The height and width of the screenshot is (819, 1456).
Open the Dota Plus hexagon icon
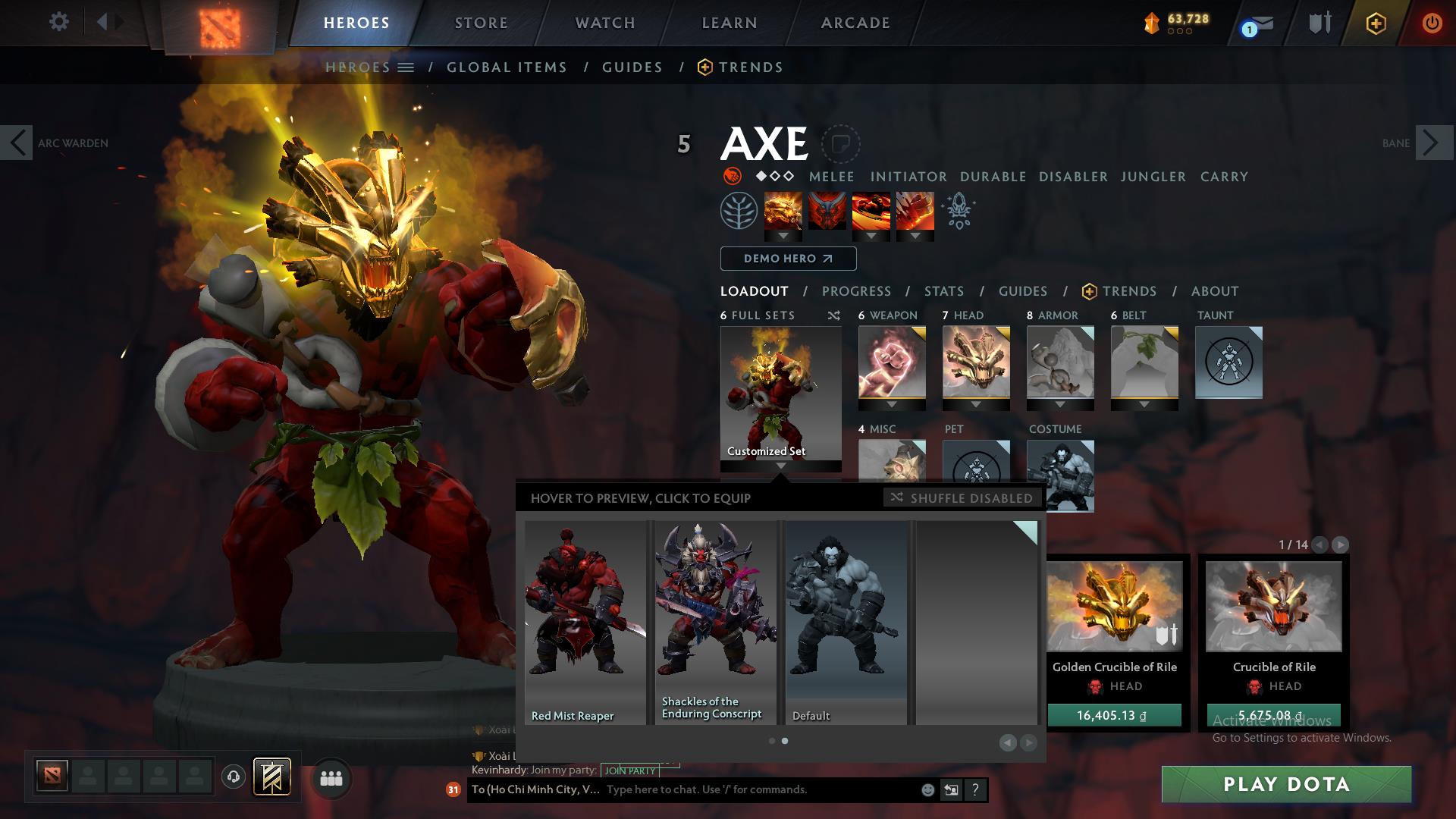(1377, 24)
